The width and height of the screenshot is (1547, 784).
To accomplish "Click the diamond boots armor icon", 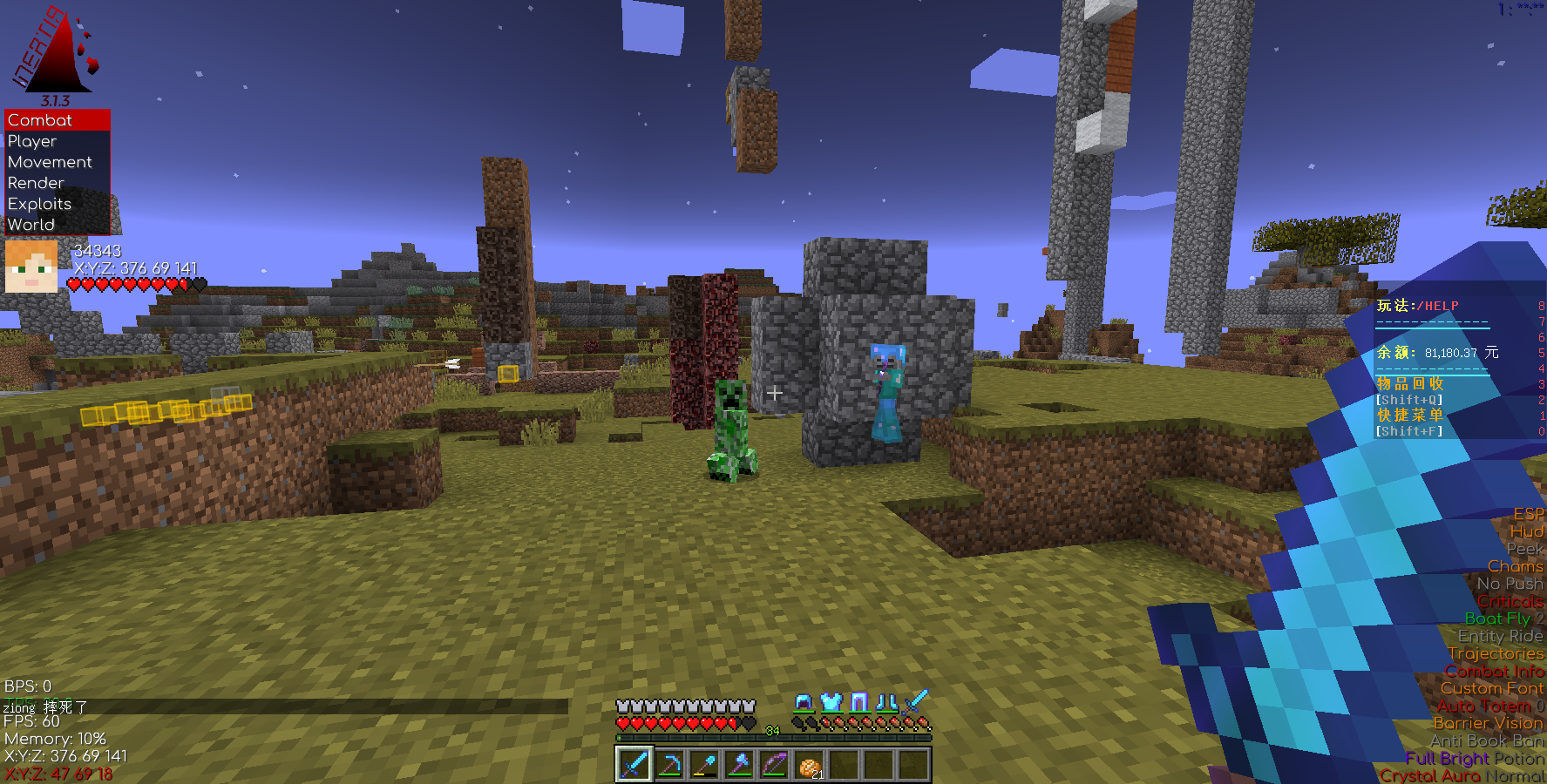I will [x=887, y=702].
